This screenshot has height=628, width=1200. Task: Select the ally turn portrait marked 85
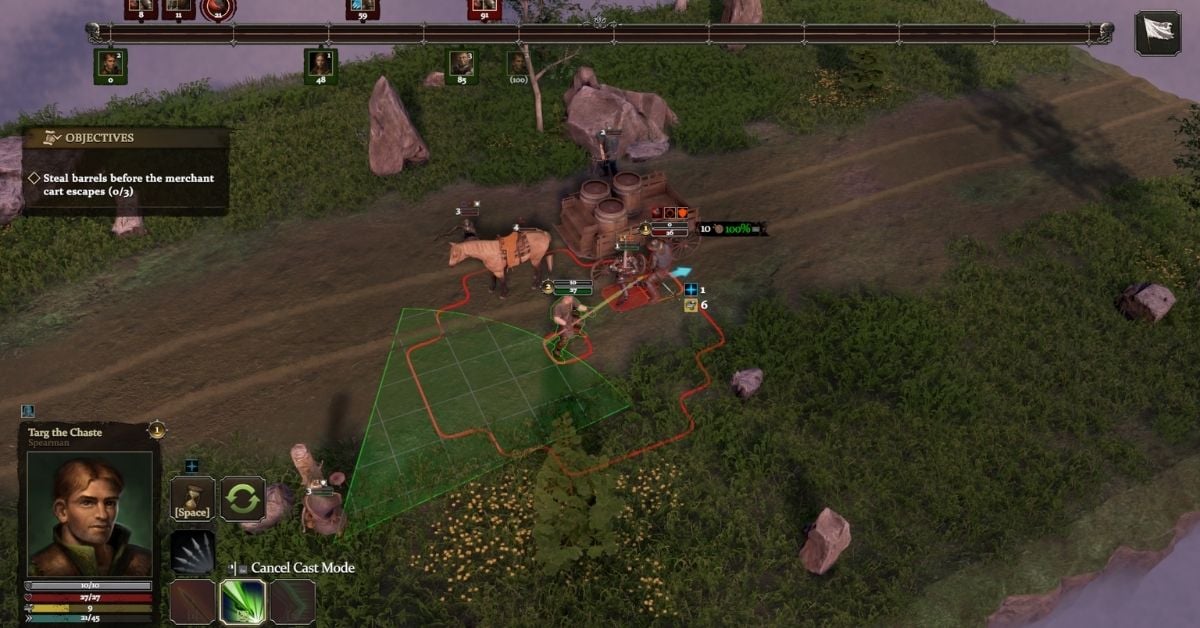[461, 64]
